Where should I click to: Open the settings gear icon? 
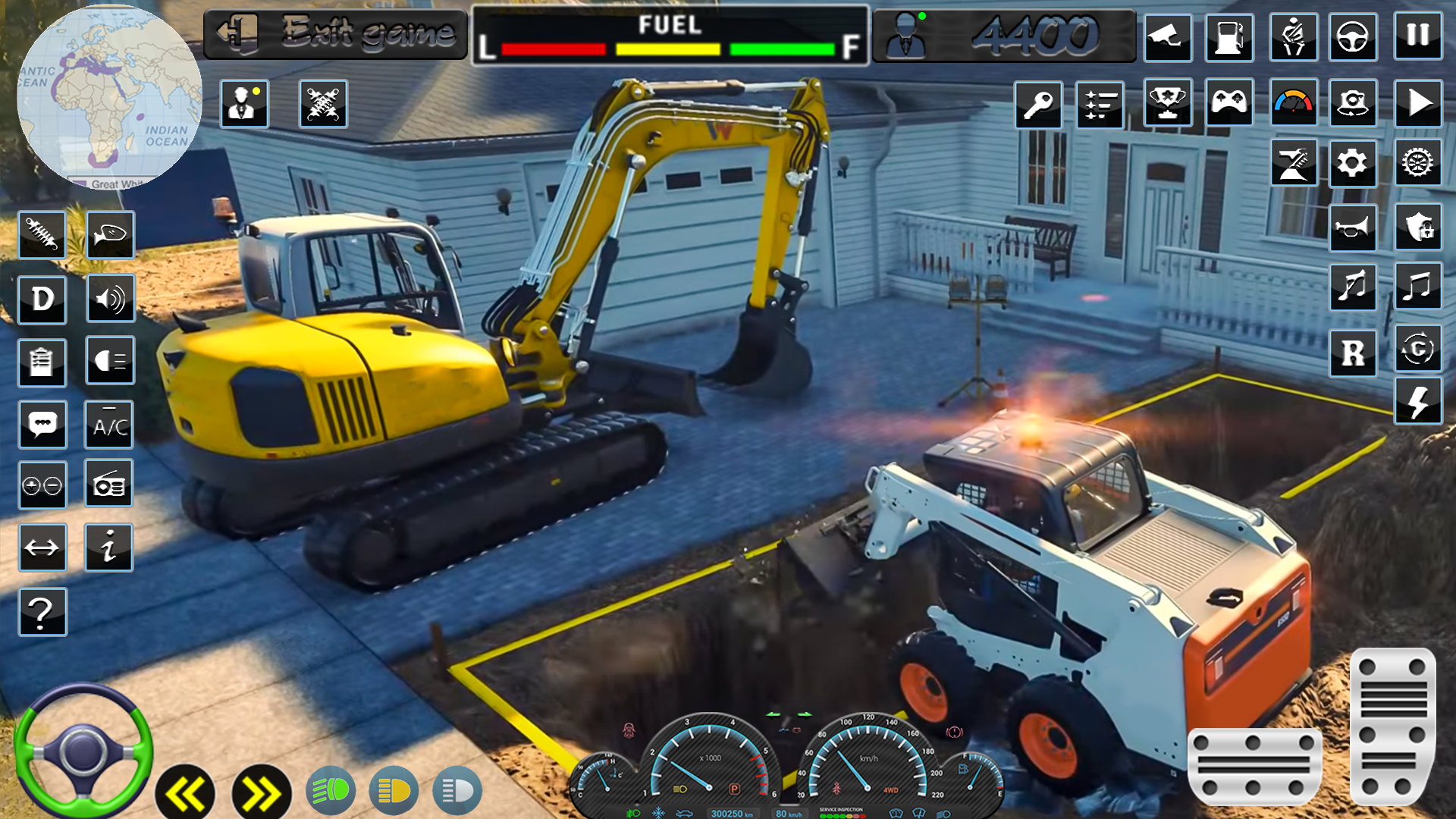(x=1354, y=162)
